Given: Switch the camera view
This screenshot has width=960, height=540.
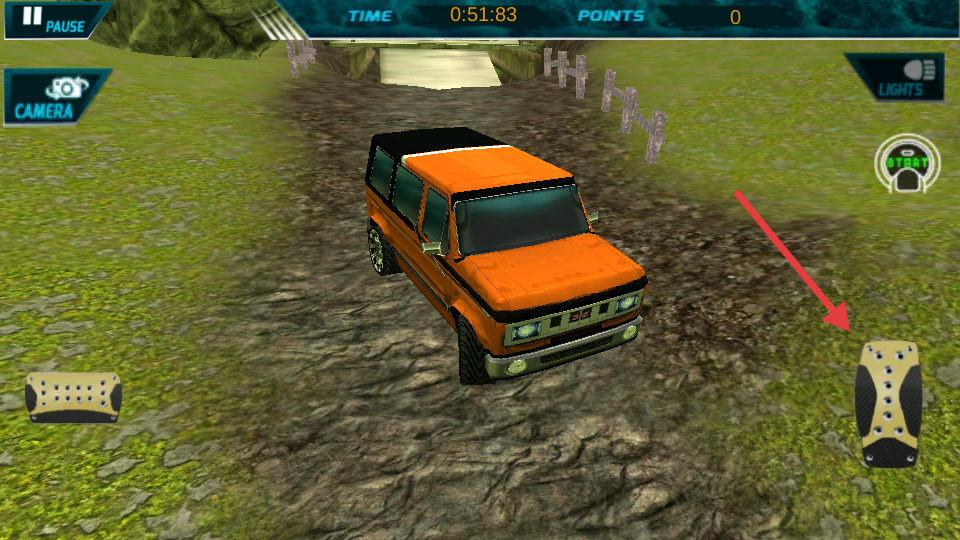Looking at the screenshot, I should coord(50,97).
